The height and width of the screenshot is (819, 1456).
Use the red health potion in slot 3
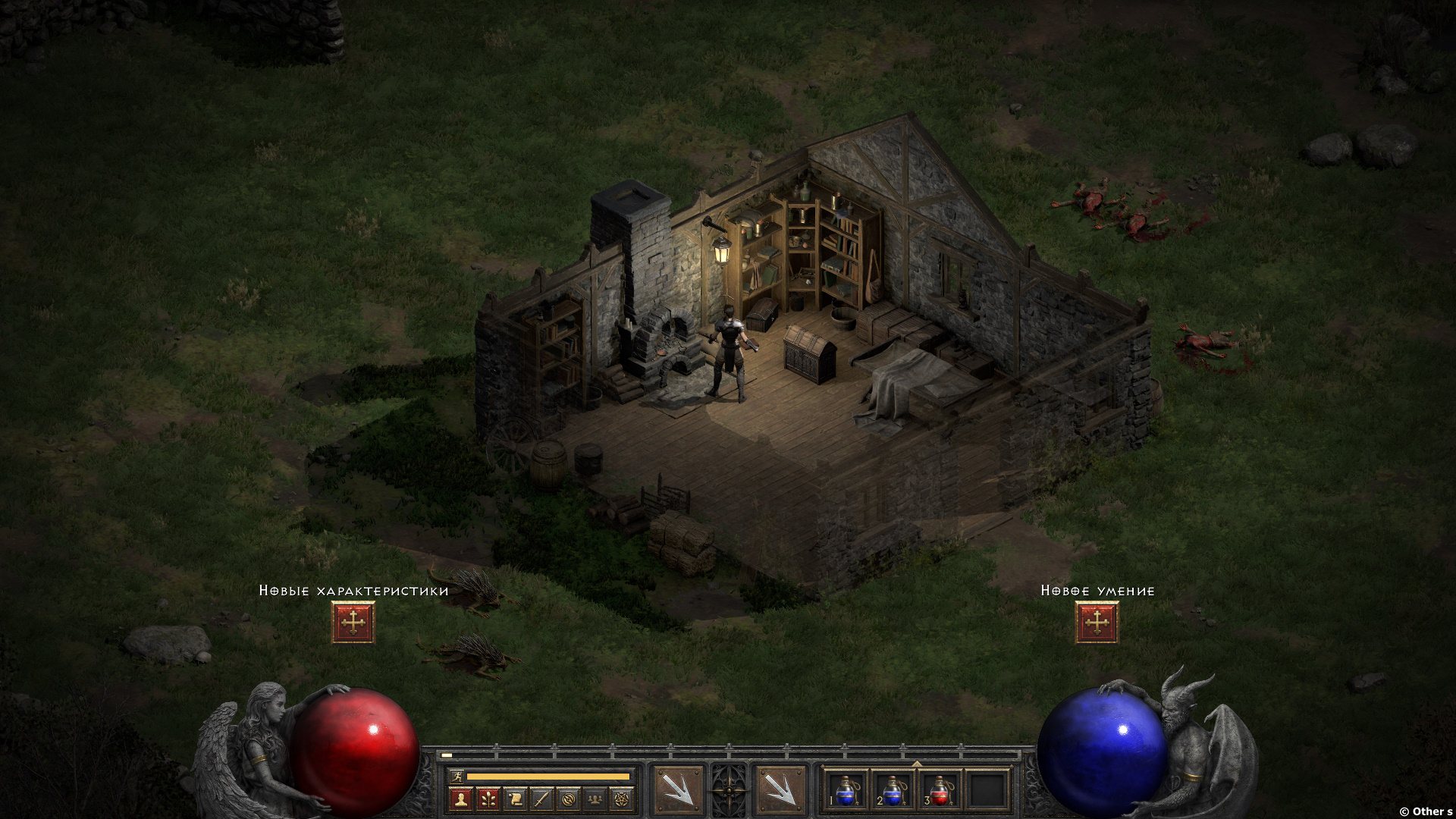(x=940, y=792)
